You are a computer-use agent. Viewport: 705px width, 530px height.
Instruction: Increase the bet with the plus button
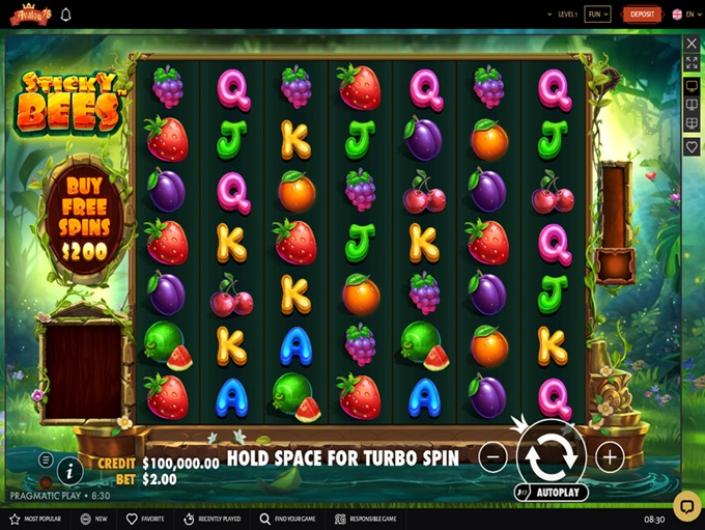[609, 457]
